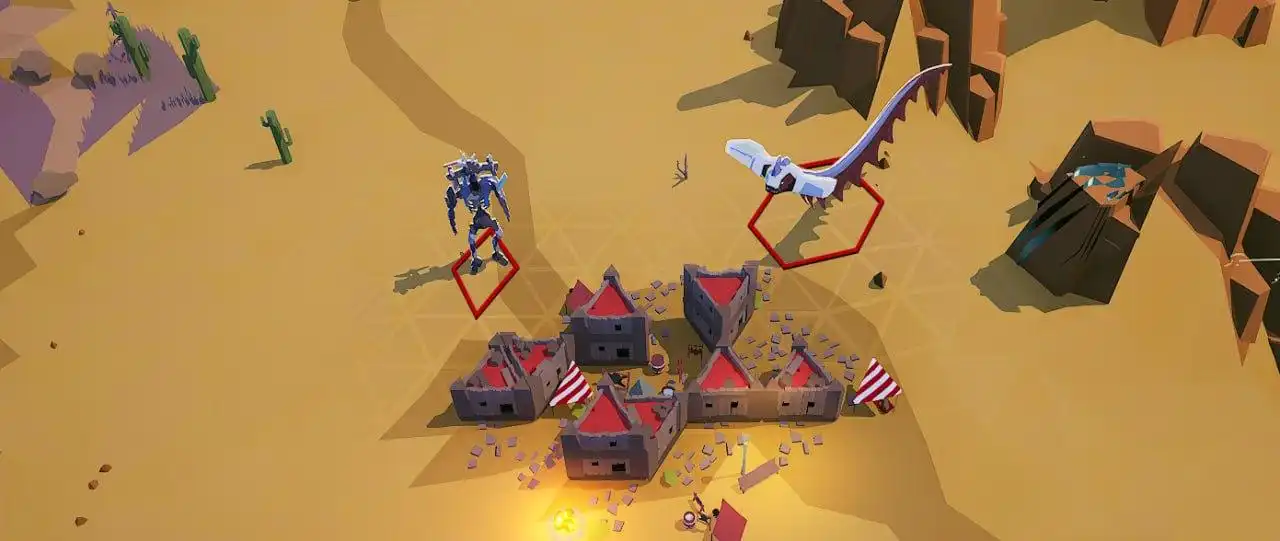Select the blue mech unit with red marker
Screen dimensions: 1280x541
point(476,205)
